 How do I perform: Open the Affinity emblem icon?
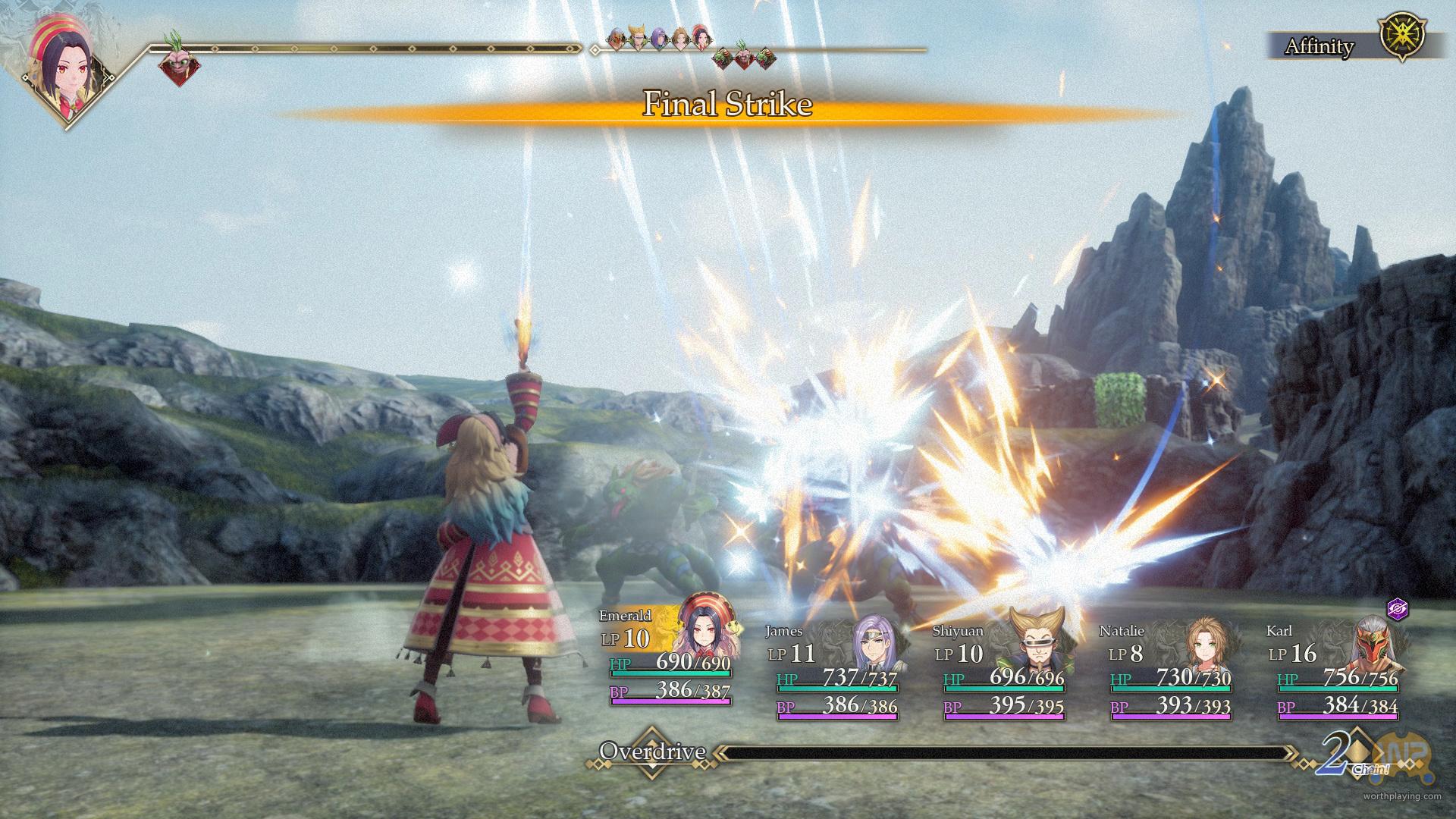coord(1402,36)
